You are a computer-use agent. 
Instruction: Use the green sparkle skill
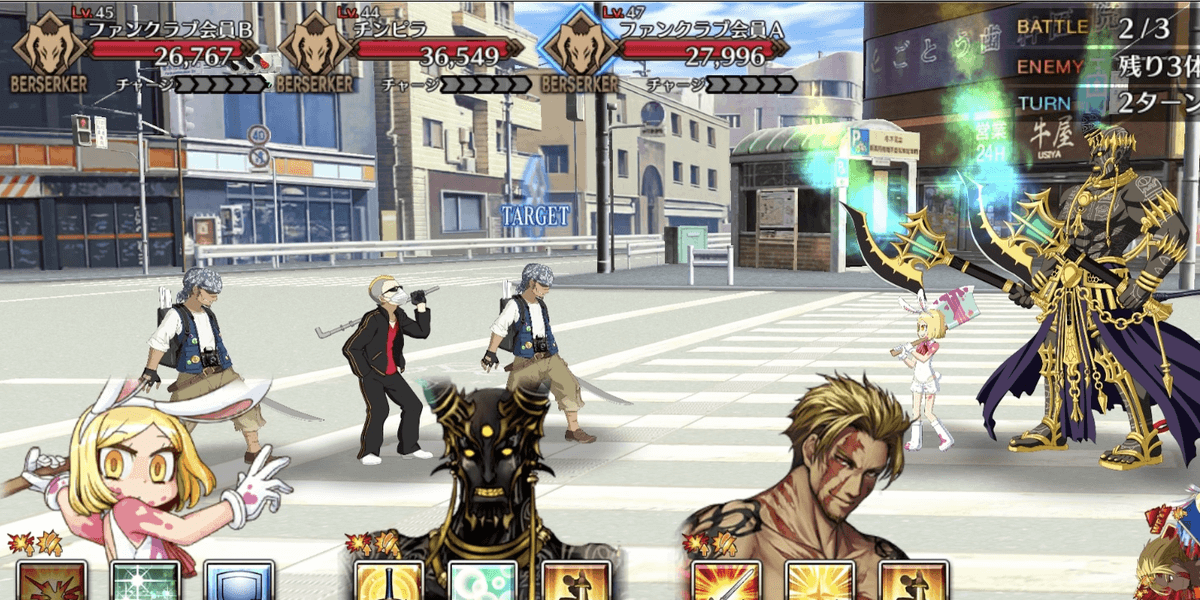point(146,583)
